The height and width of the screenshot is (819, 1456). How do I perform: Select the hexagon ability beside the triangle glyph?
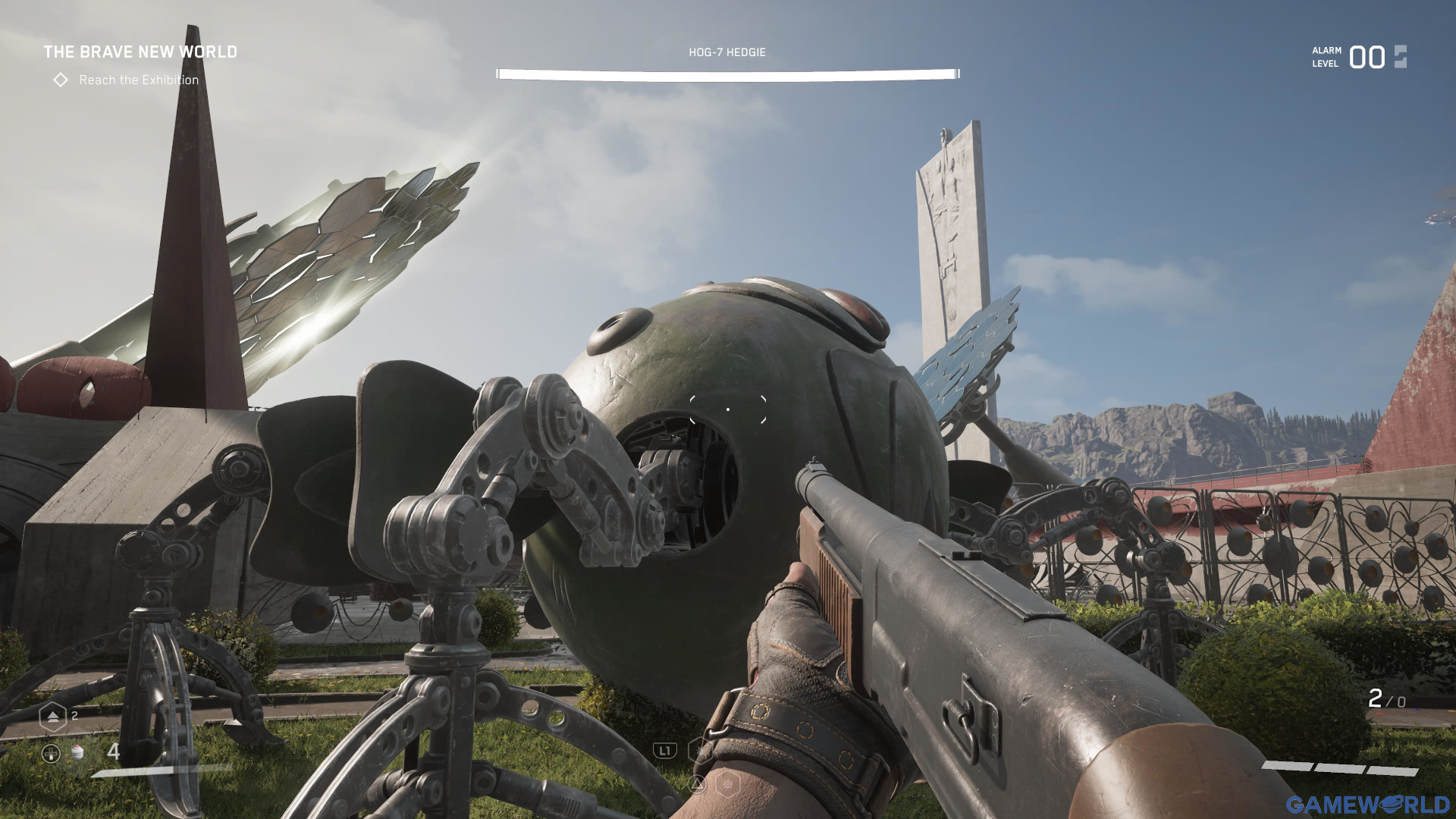pyautogui.click(x=727, y=784)
